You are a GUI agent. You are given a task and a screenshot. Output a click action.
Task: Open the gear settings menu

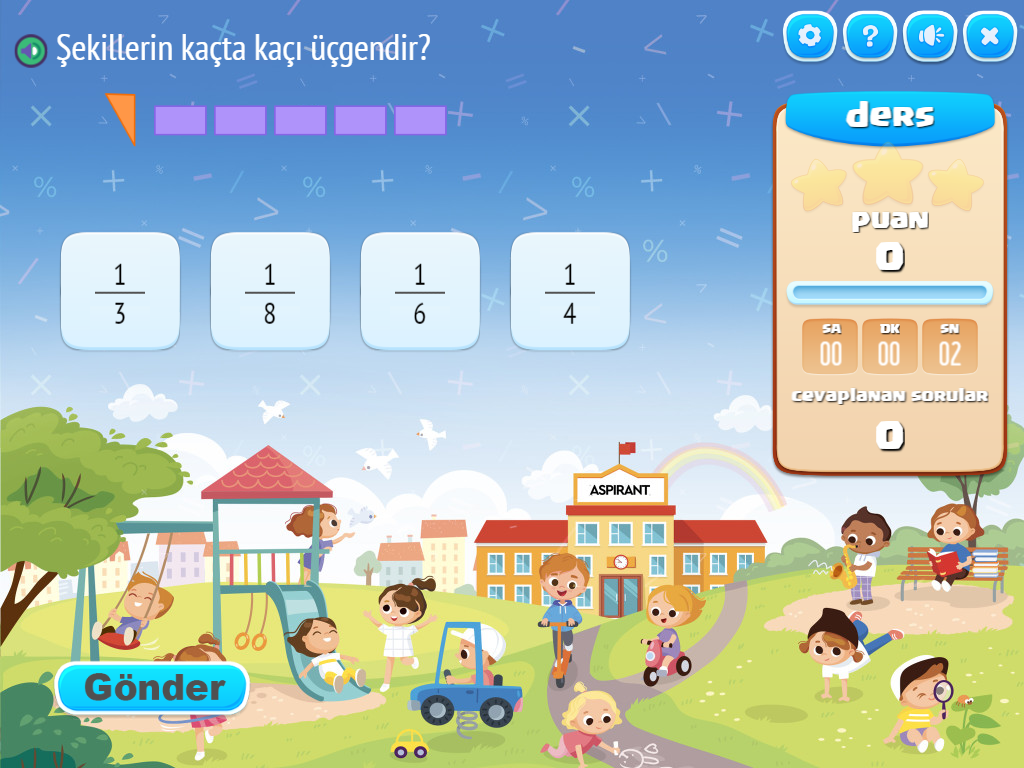810,37
